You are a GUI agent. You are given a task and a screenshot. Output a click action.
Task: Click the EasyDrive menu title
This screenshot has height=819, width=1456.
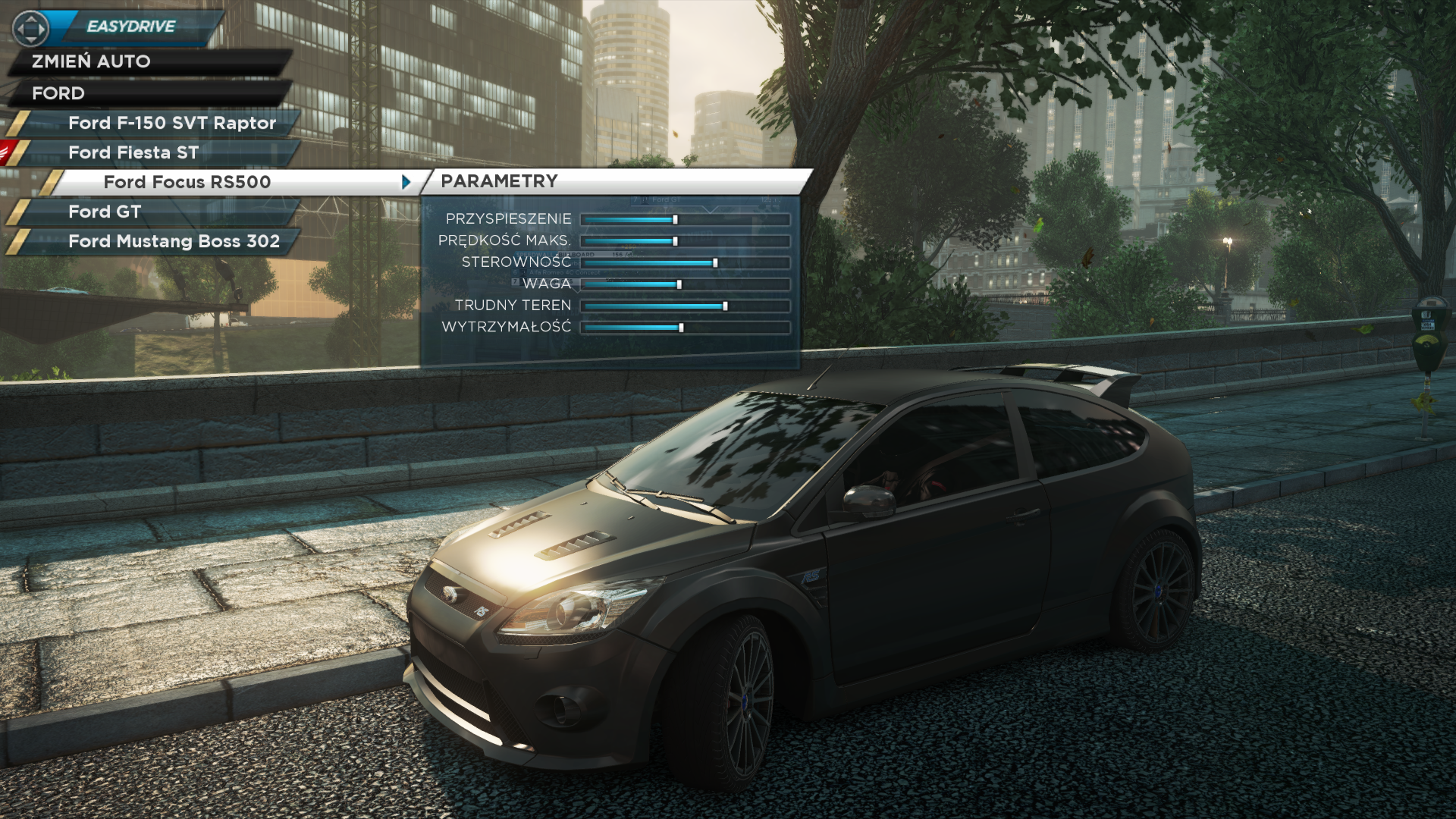(131, 27)
